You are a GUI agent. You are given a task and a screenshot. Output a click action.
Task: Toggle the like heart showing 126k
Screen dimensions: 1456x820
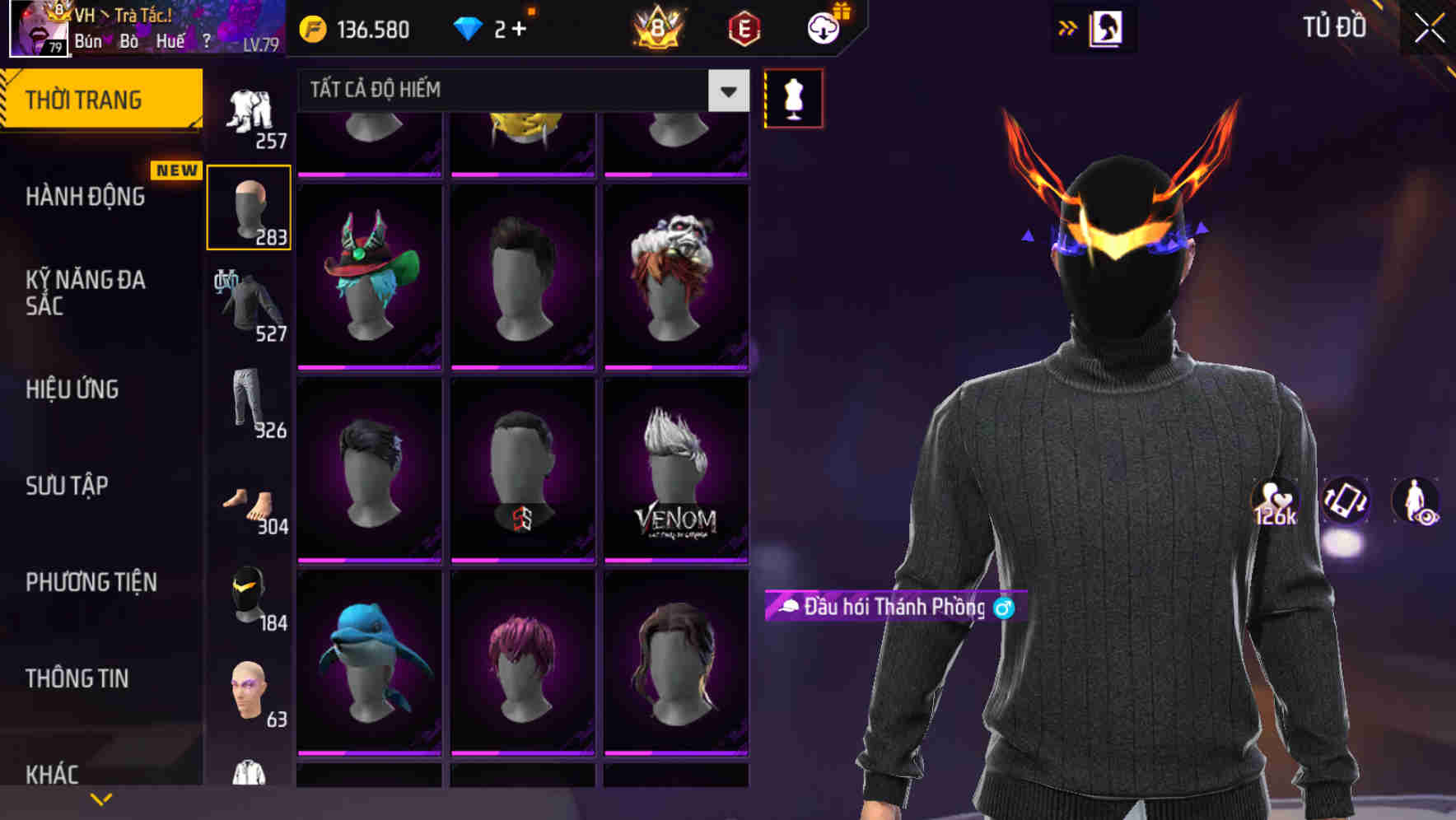(x=1273, y=502)
